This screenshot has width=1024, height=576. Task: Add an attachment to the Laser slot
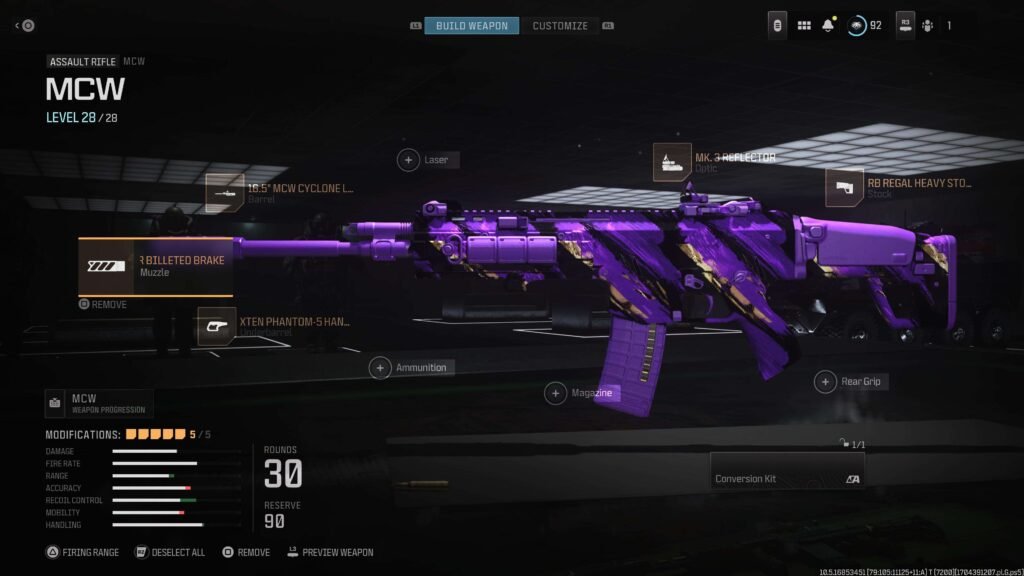point(409,159)
